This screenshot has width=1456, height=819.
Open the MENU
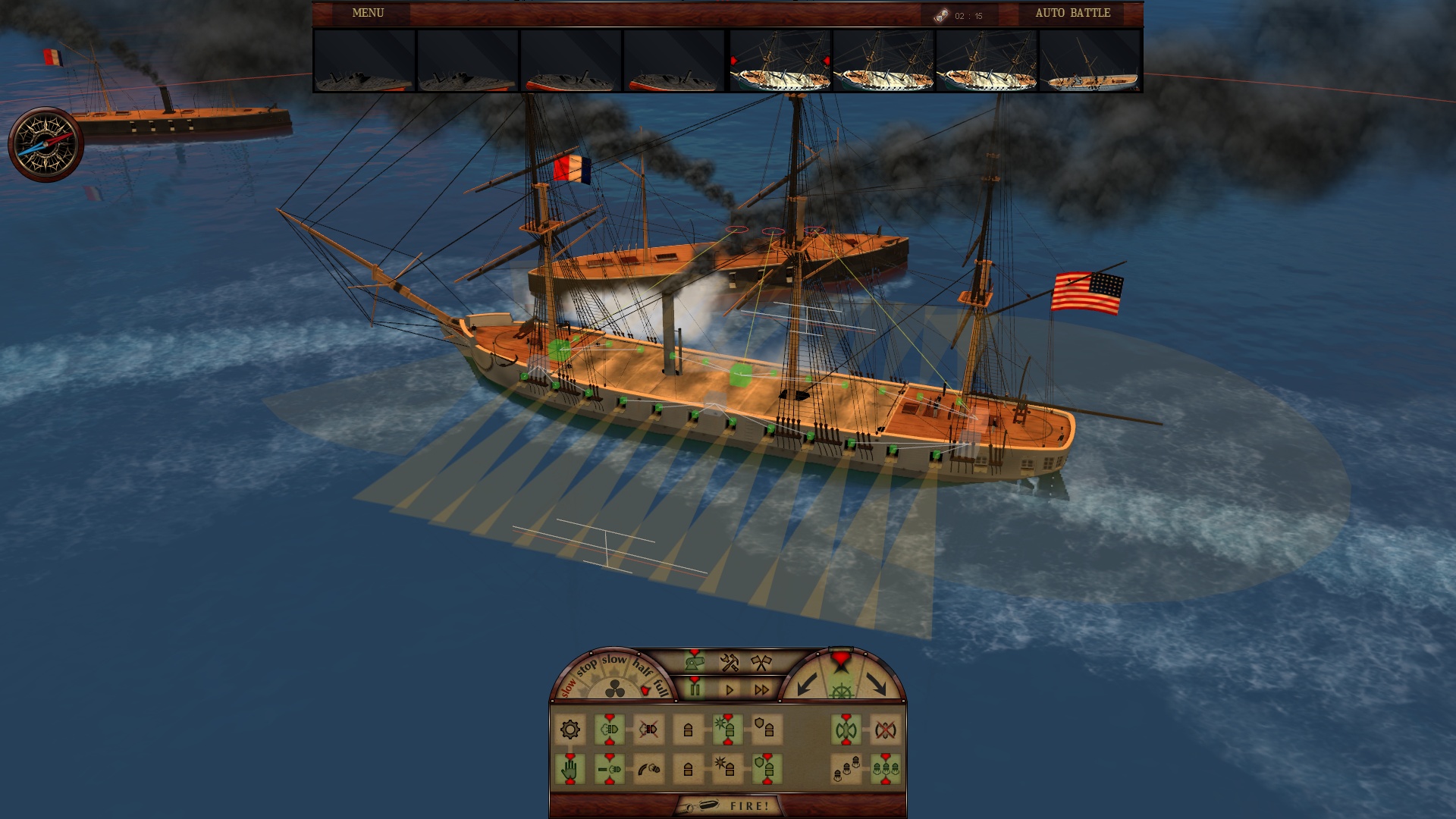368,13
